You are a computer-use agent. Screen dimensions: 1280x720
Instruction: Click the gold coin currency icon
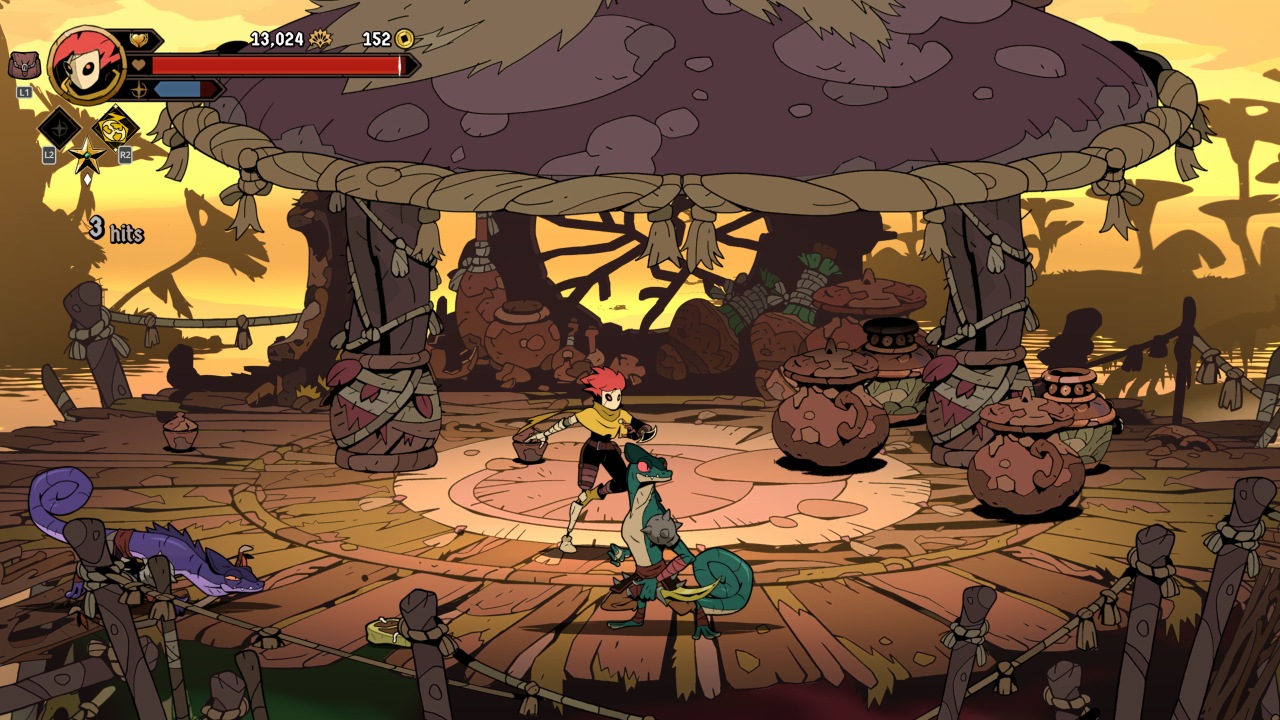[404, 39]
